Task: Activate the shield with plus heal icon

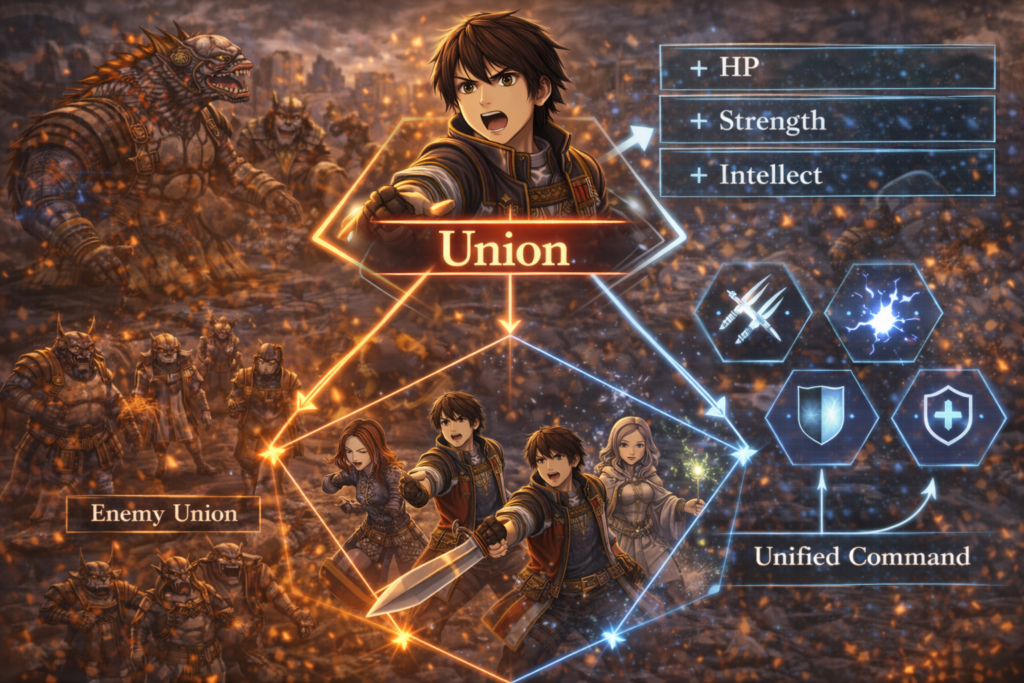Action: (946, 416)
